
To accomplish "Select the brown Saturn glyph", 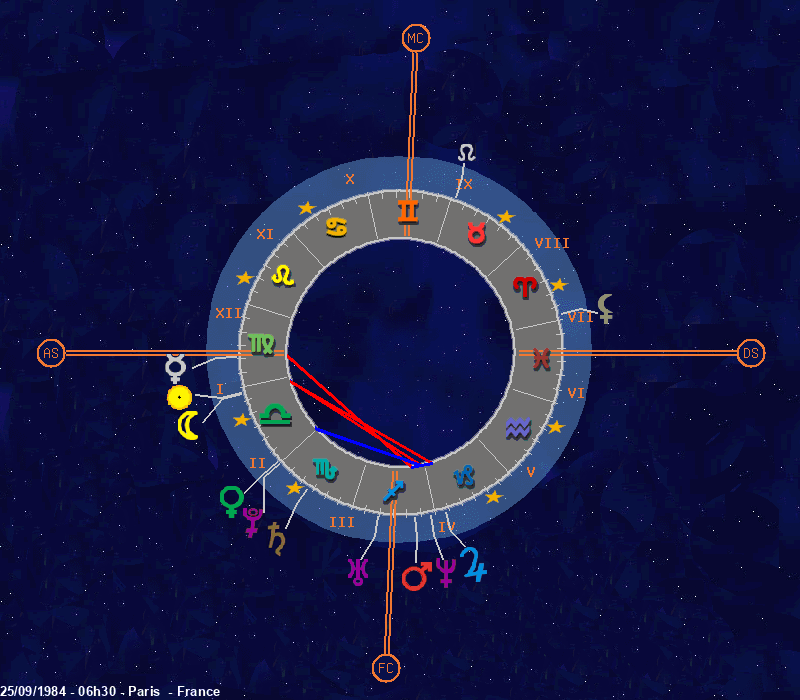I will 275,538.
